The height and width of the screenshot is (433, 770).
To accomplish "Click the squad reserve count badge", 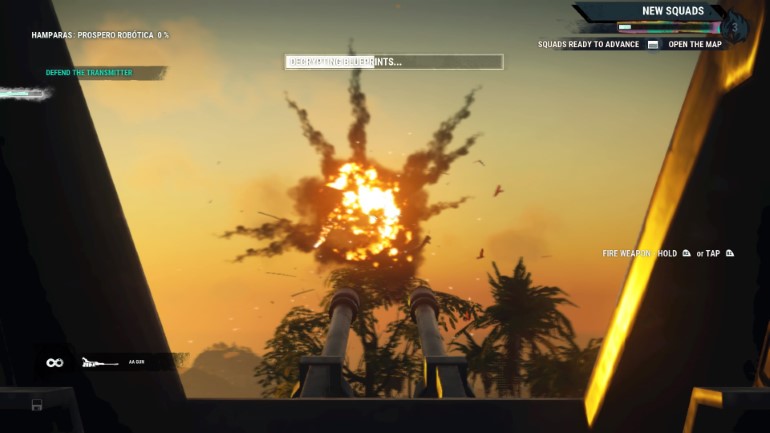I will coord(736,26).
